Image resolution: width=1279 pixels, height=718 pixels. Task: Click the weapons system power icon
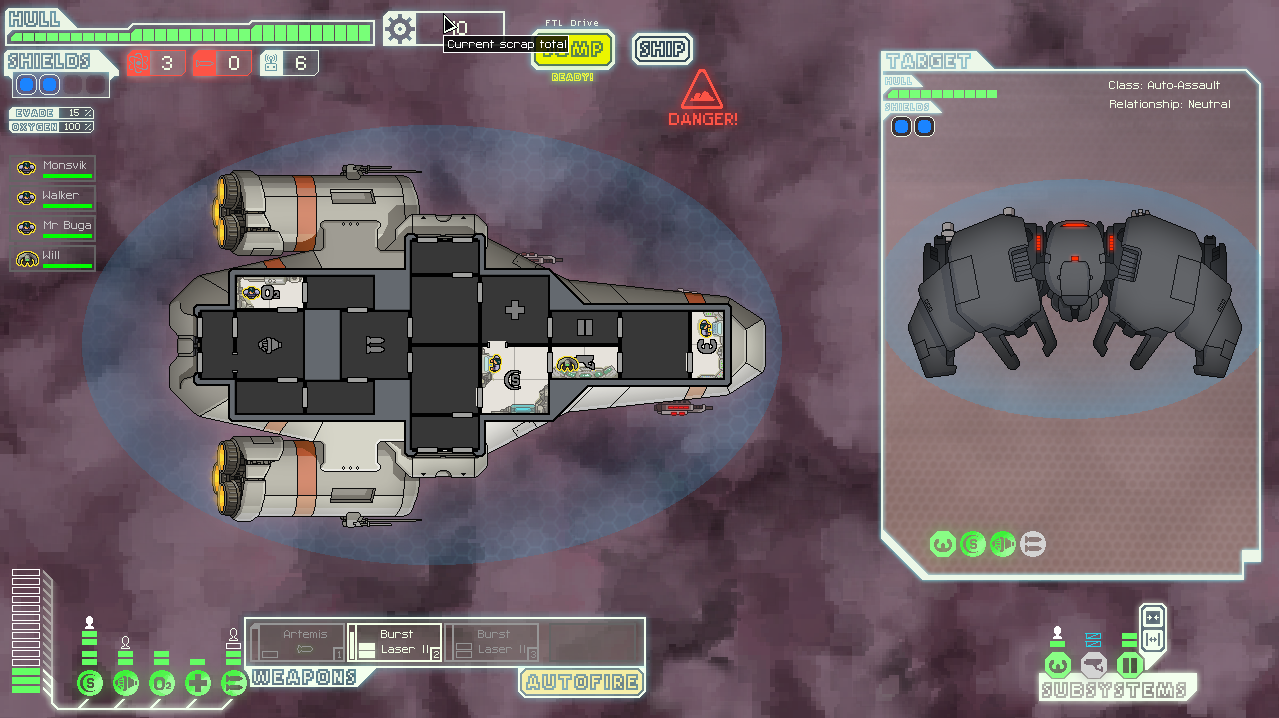234,684
